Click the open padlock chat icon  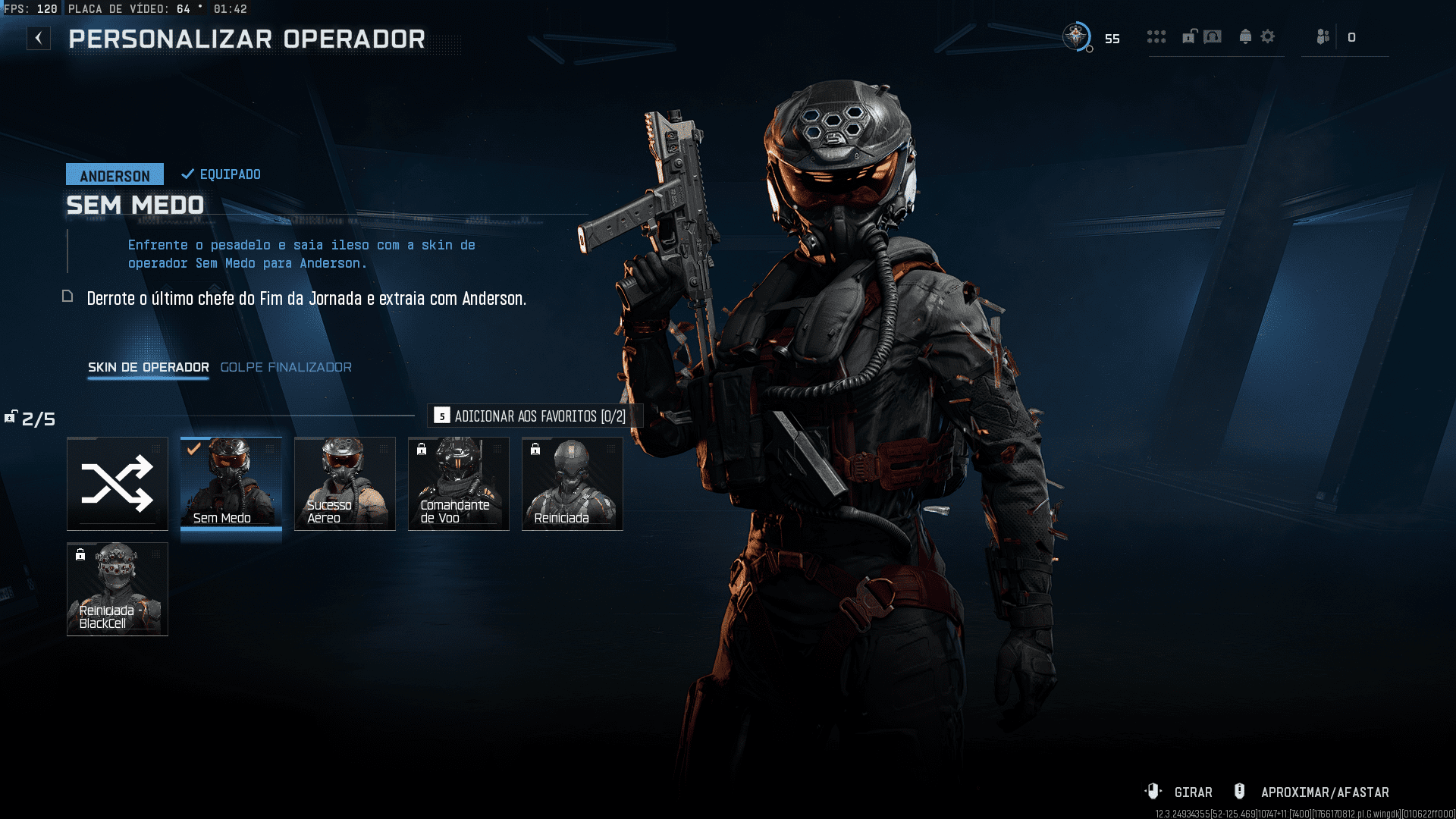pos(1189,36)
